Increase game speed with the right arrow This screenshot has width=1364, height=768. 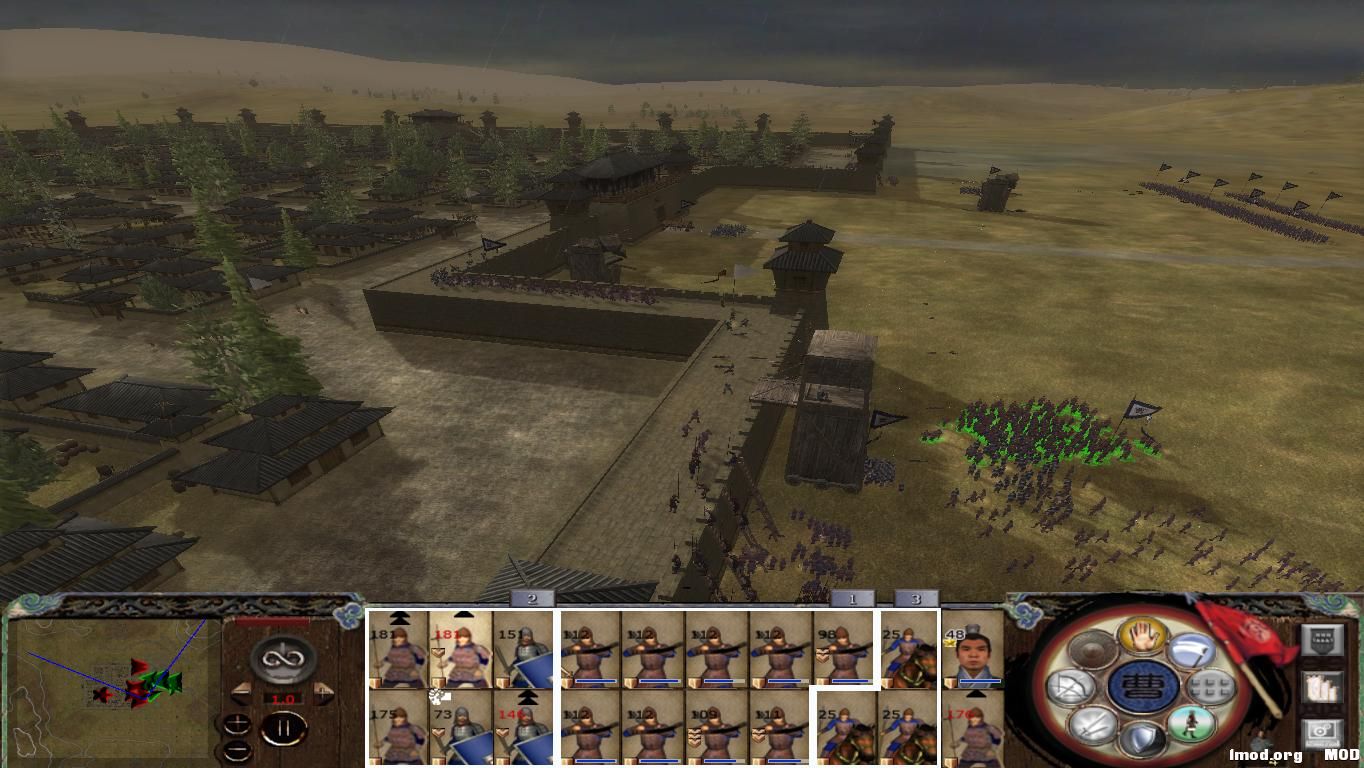323,692
